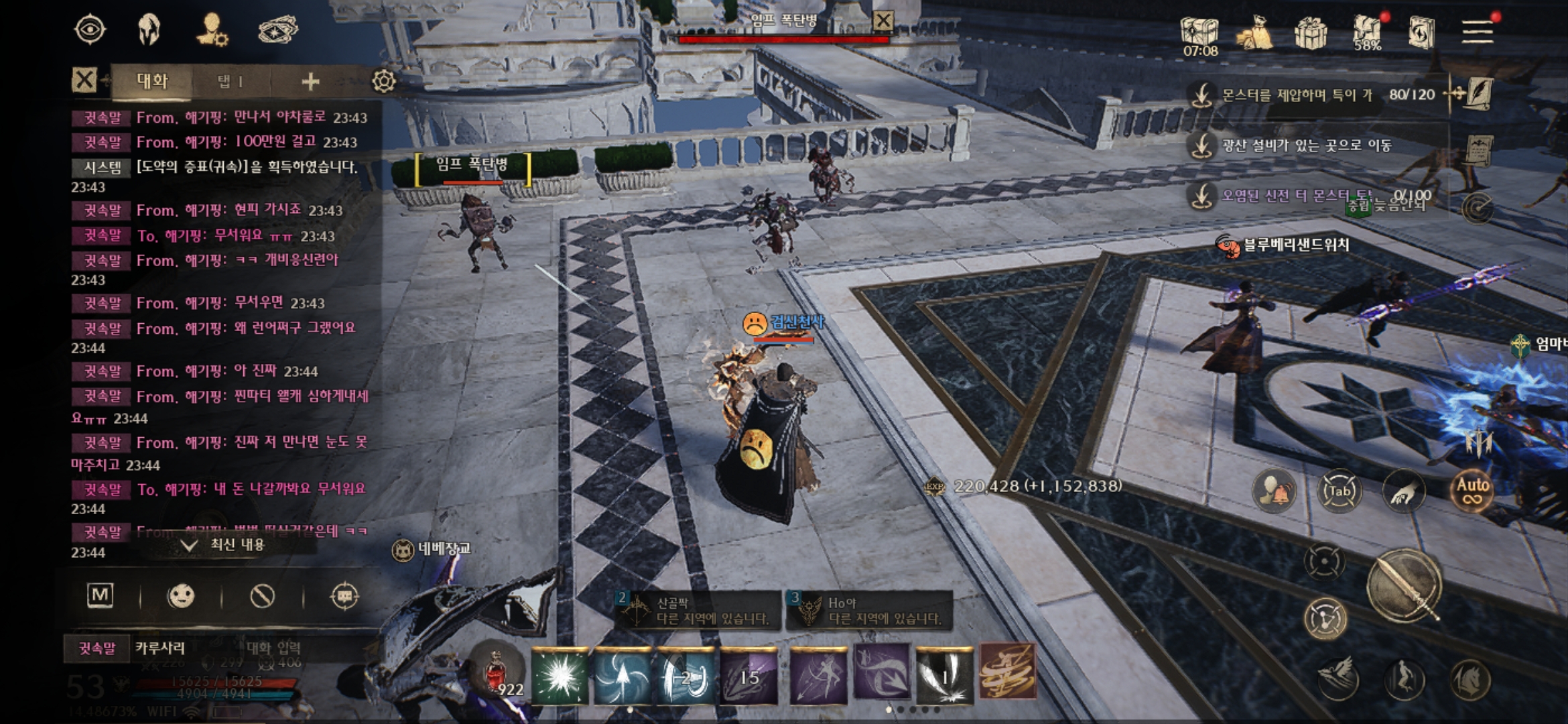Open the hamburger main menu

click(x=1477, y=32)
